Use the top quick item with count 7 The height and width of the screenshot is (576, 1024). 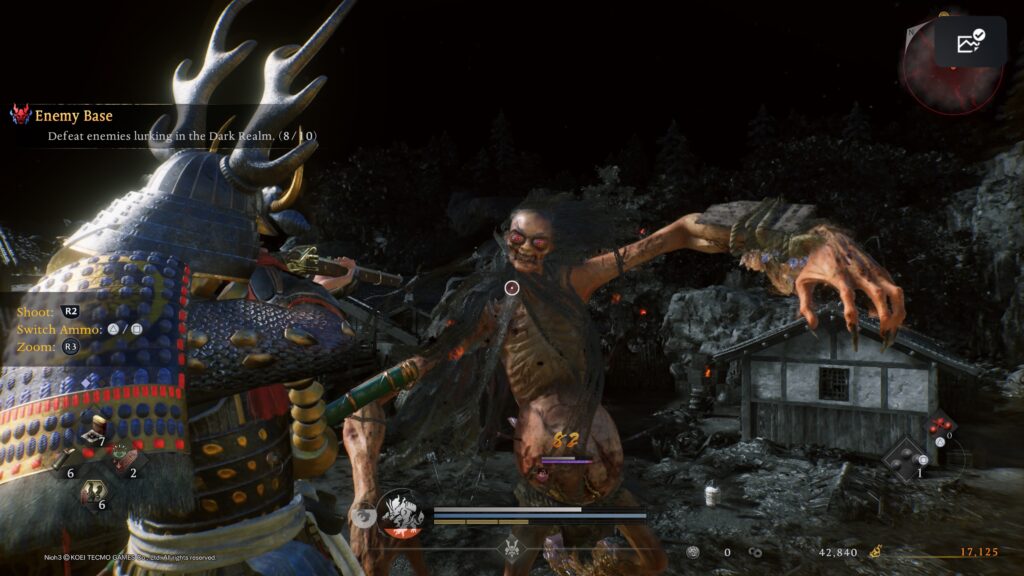coord(94,432)
